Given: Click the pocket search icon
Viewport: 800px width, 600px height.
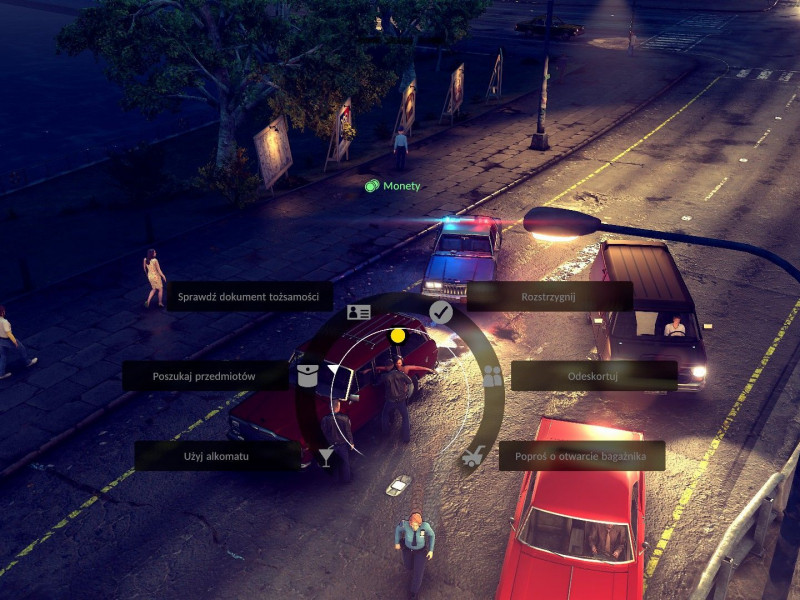Looking at the screenshot, I should 307,376.
